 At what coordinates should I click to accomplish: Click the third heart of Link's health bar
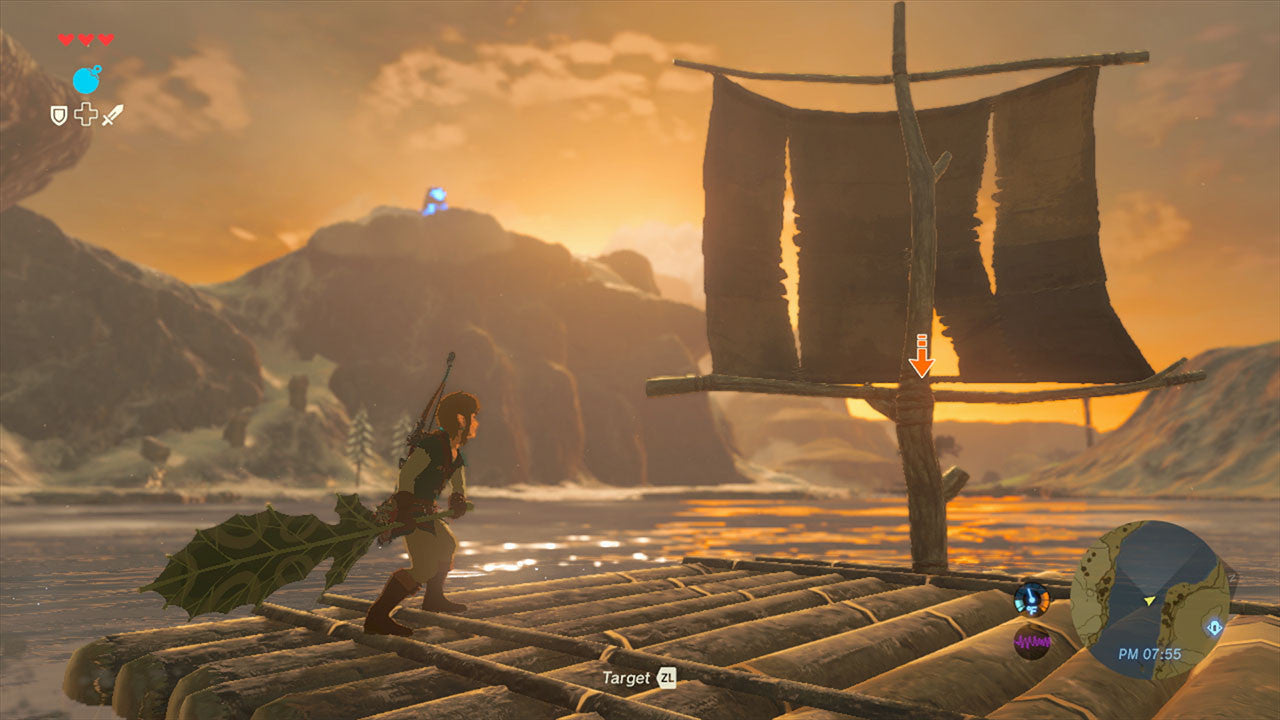point(106,40)
